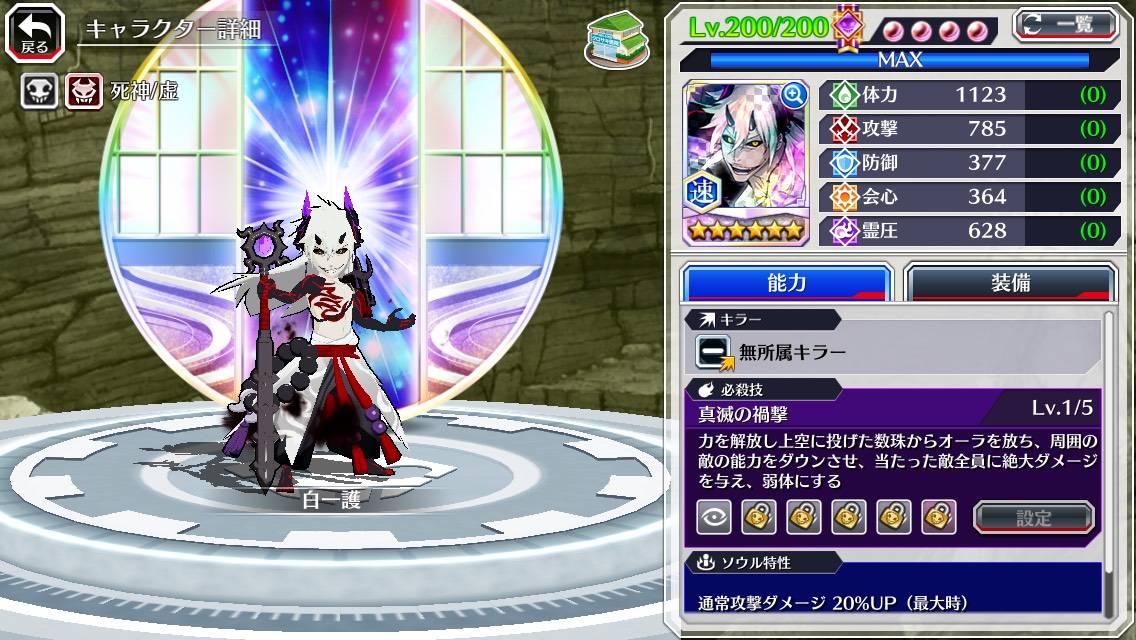
Task: Open the 設定 special move settings
Action: point(1034,517)
